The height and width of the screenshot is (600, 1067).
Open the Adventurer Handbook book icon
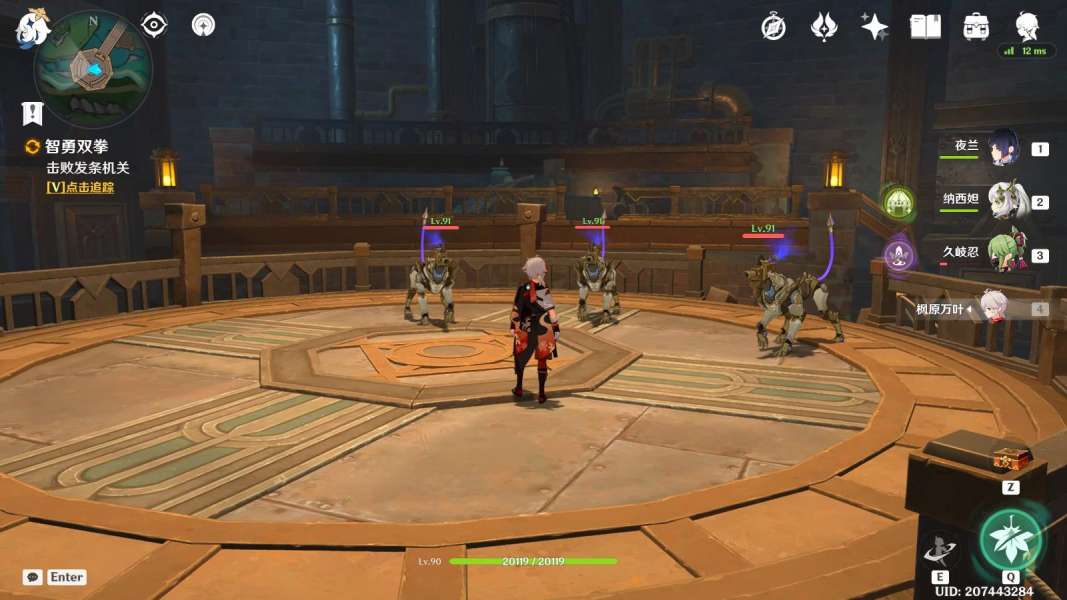pos(925,27)
